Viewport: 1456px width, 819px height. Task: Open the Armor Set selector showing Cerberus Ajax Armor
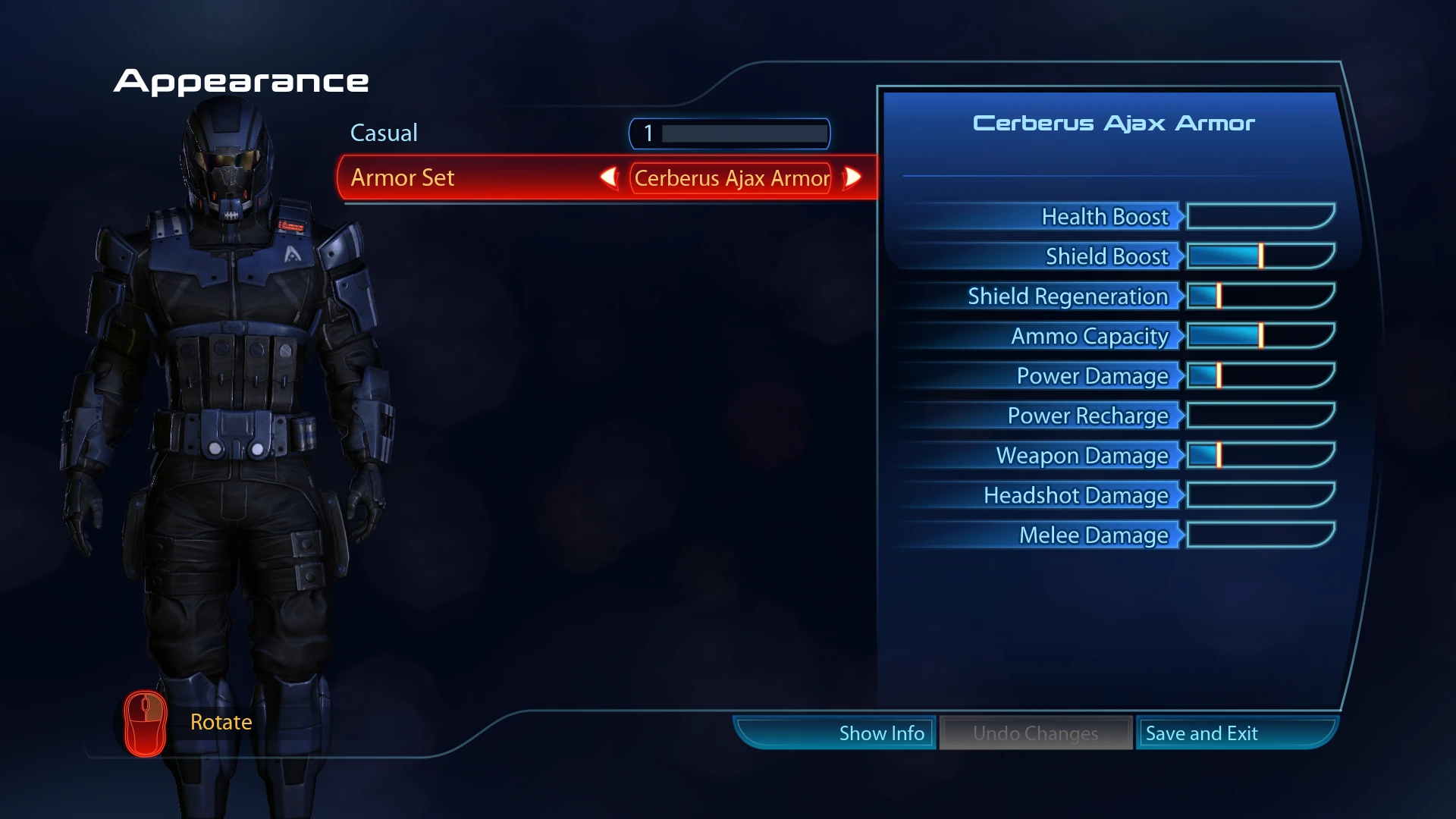pos(730,178)
